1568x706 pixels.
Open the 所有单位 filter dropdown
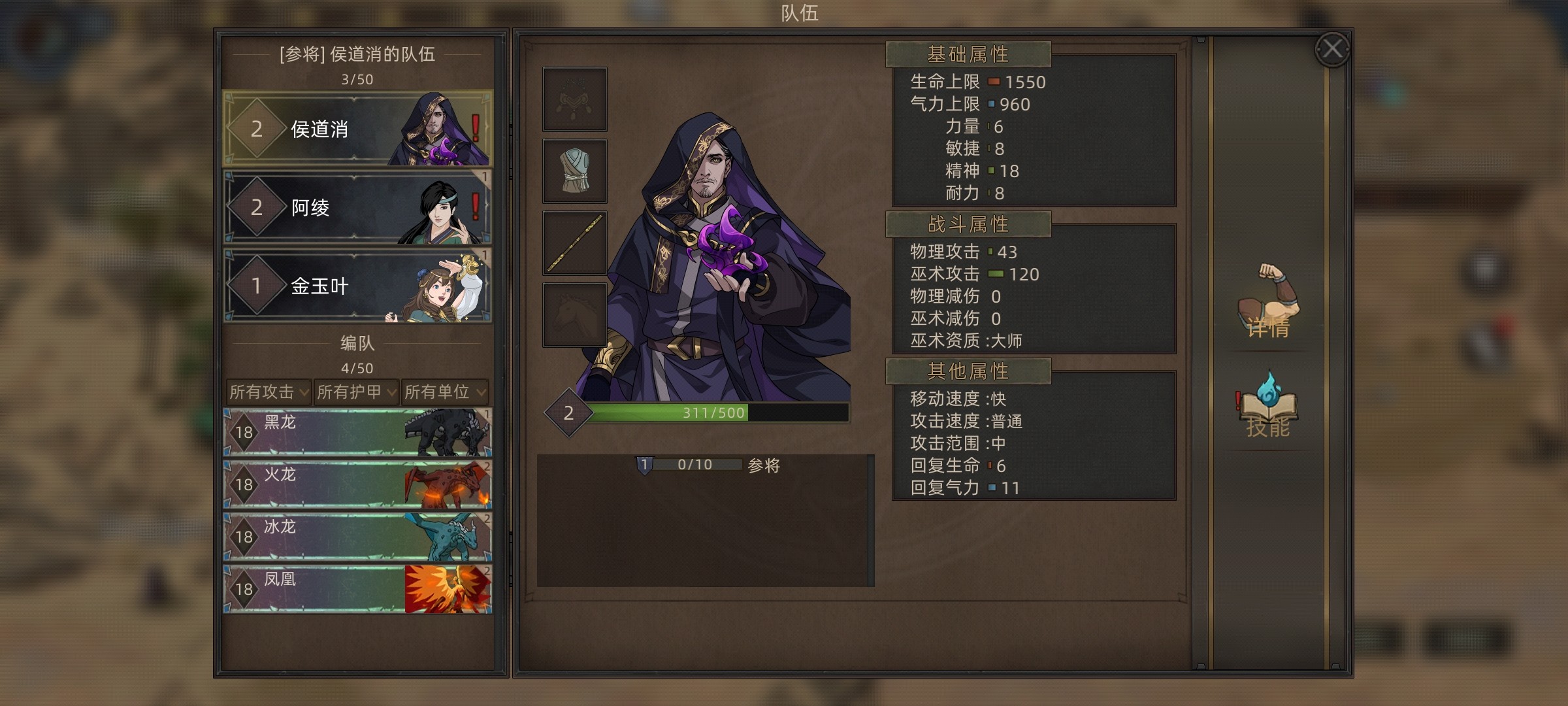coord(445,392)
